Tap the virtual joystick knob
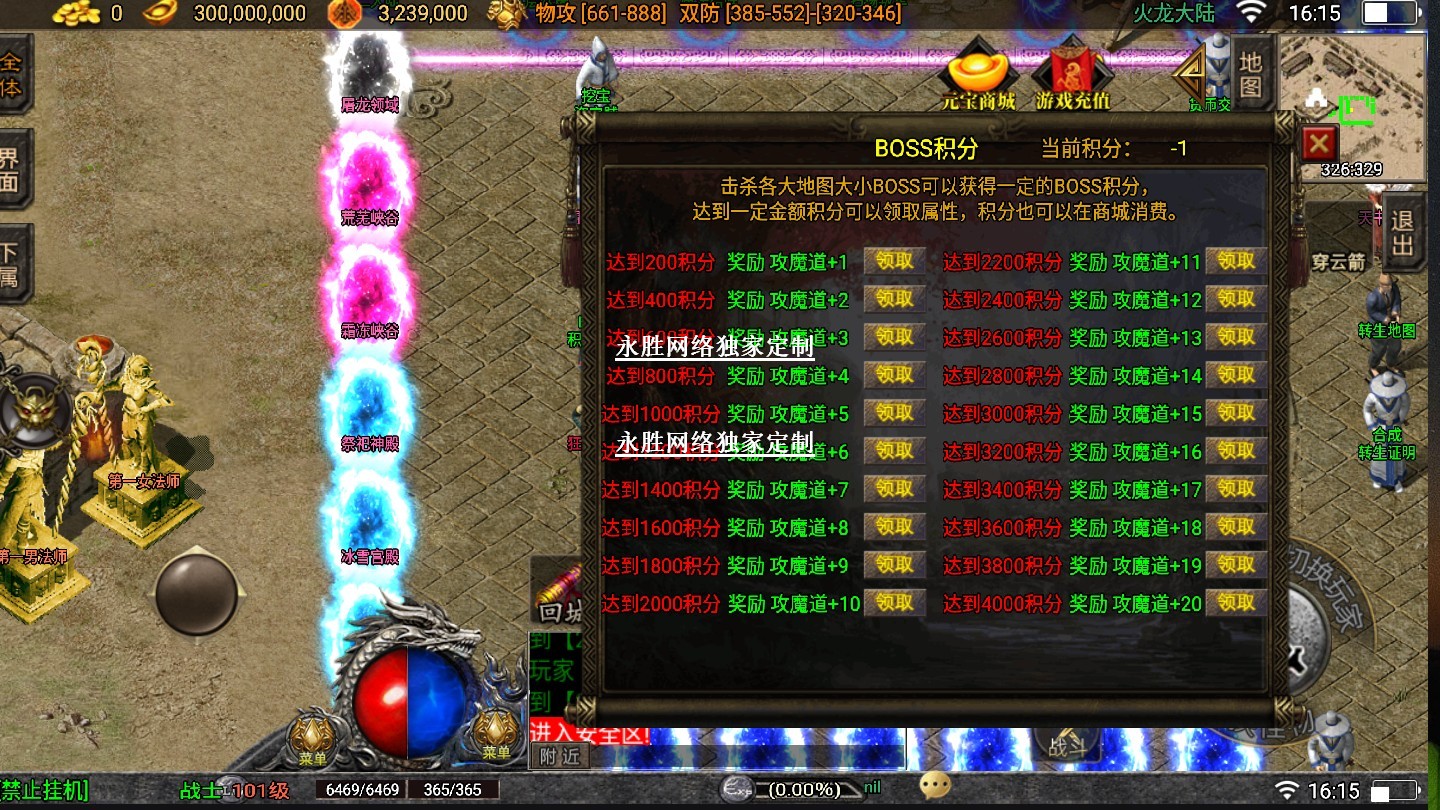Image resolution: width=1440 pixels, height=810 pixels. coord(197,592)
